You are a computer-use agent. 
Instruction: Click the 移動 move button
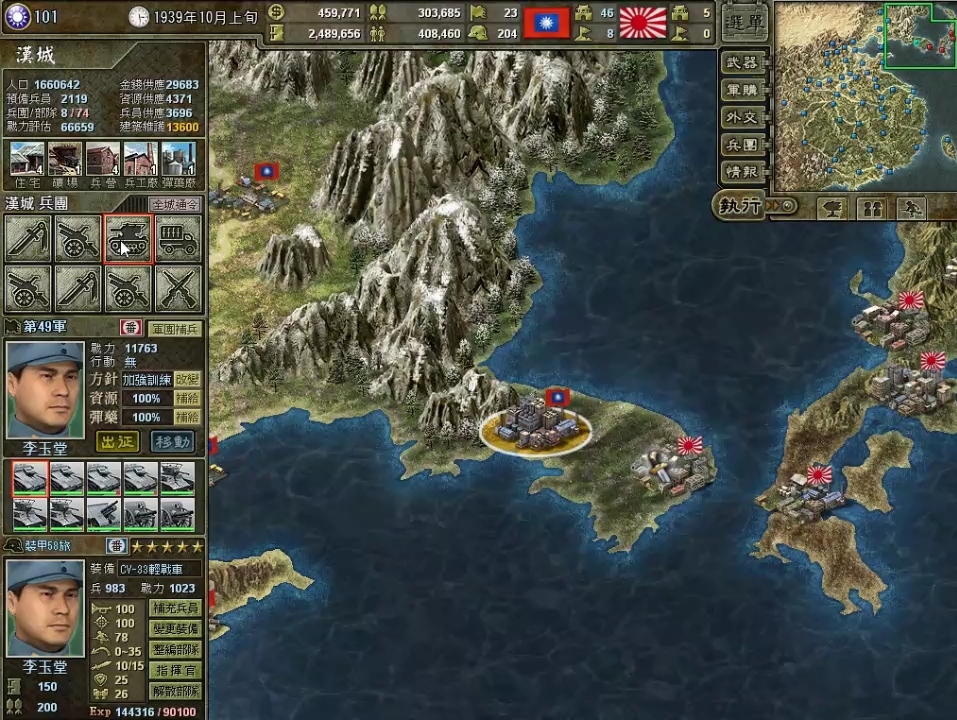[x=173, y=441]
